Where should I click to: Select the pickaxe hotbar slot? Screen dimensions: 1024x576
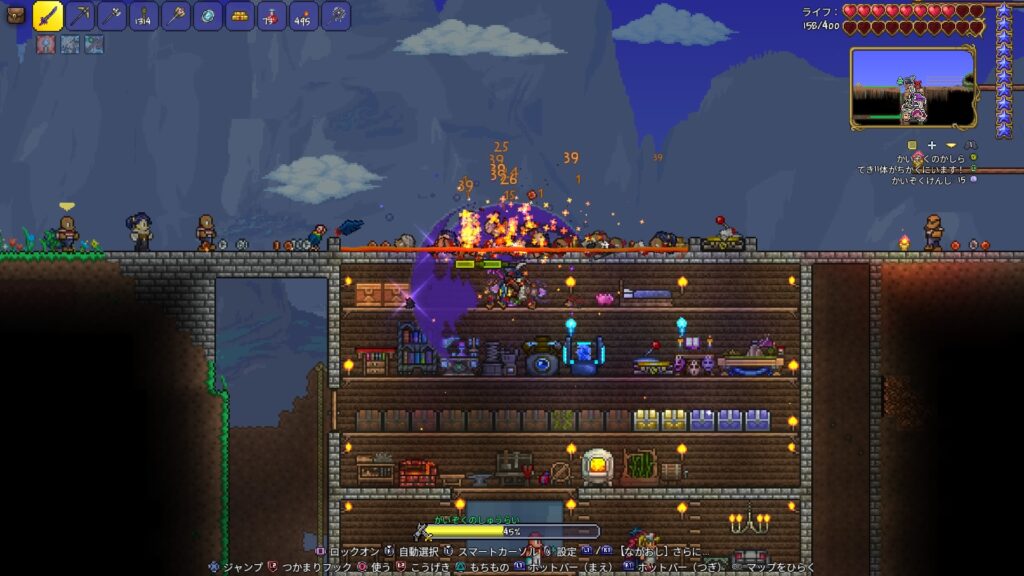(x=81, y=15)
